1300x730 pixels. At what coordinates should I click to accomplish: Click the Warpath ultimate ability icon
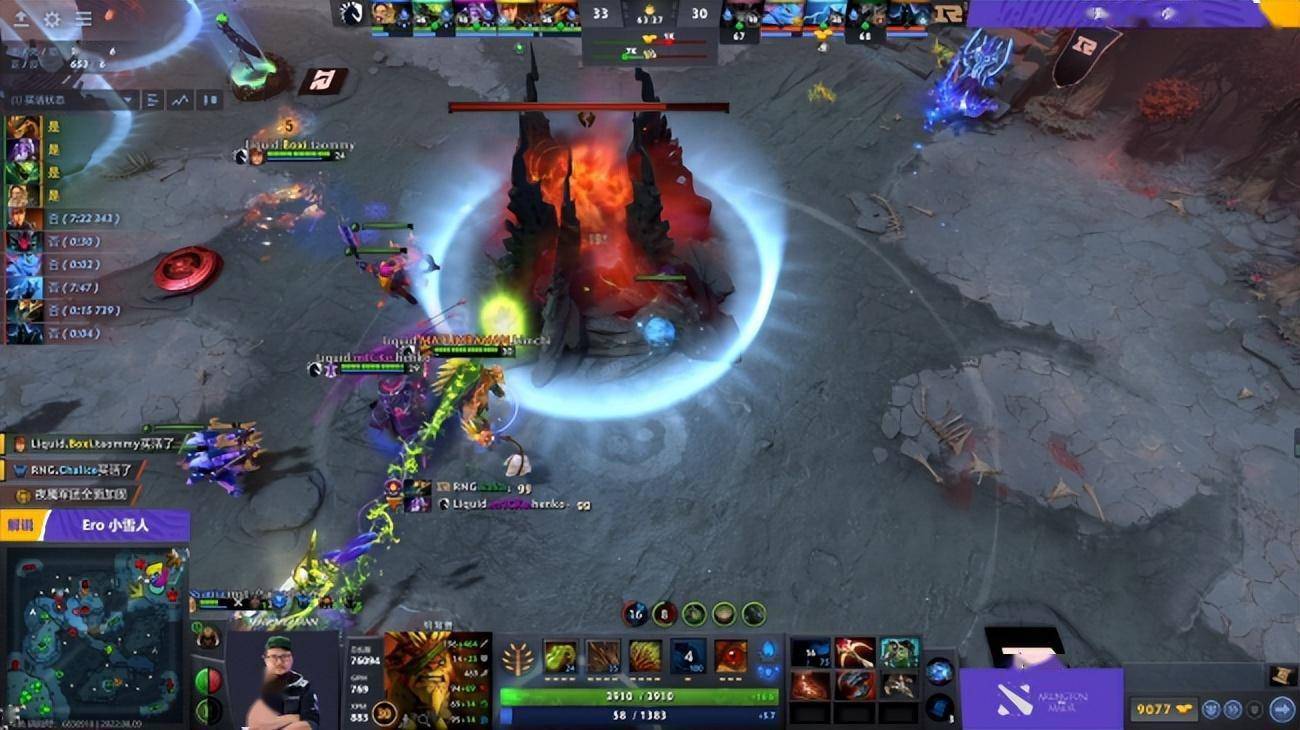[731, 655]
